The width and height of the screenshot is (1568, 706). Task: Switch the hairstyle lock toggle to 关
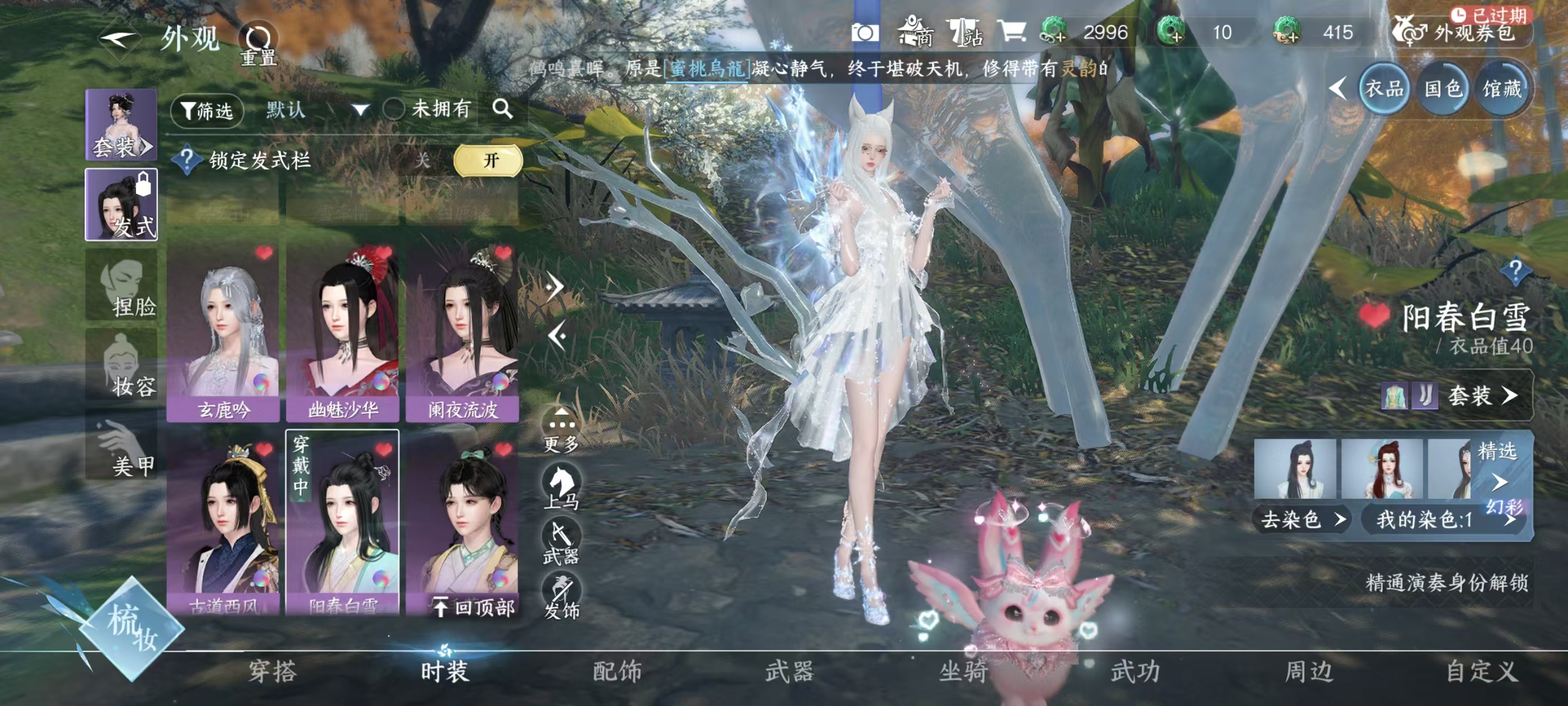pyautogui.click(x=422, y=160)
